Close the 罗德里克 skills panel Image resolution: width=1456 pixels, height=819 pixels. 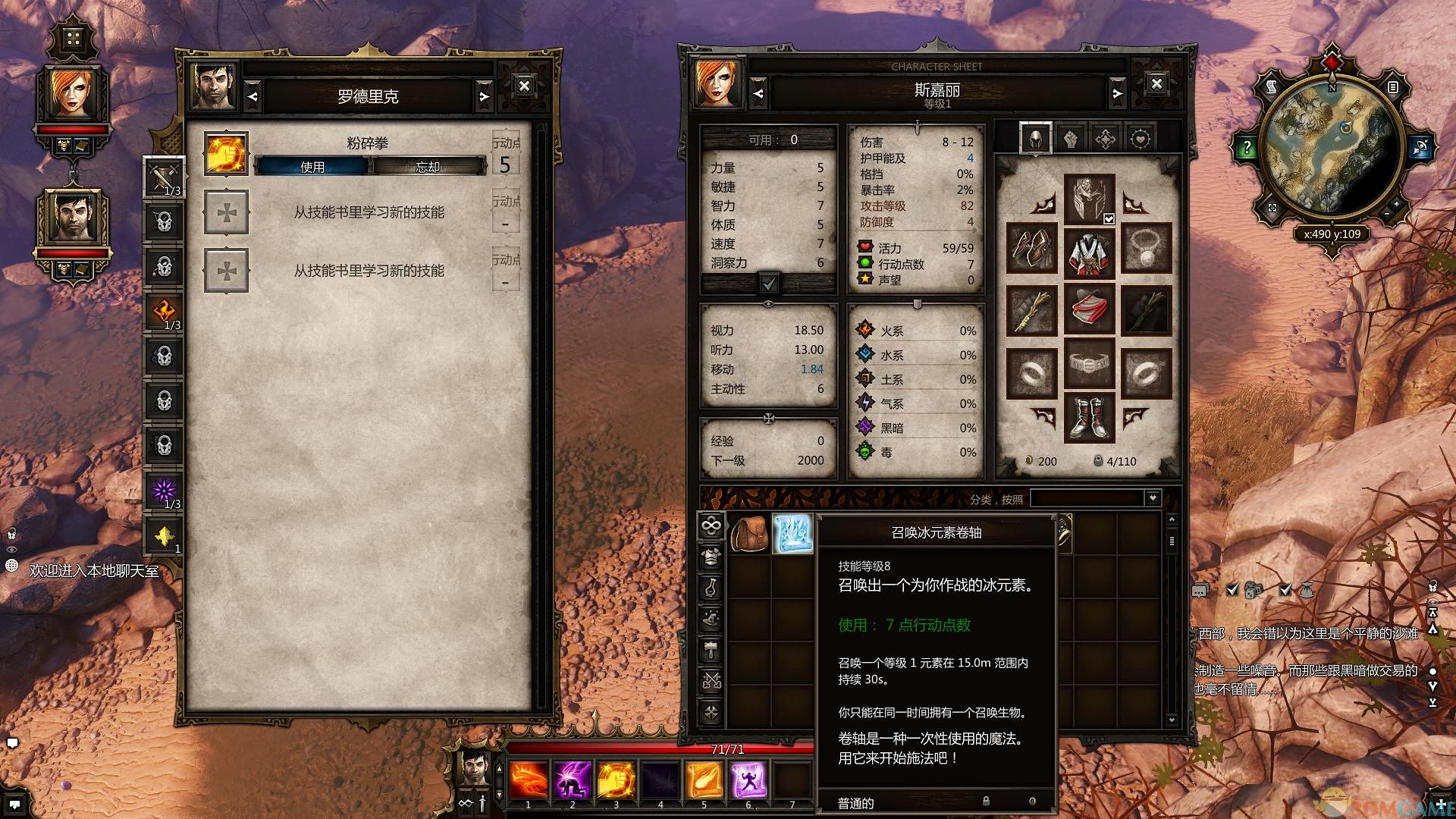(524, 86)
